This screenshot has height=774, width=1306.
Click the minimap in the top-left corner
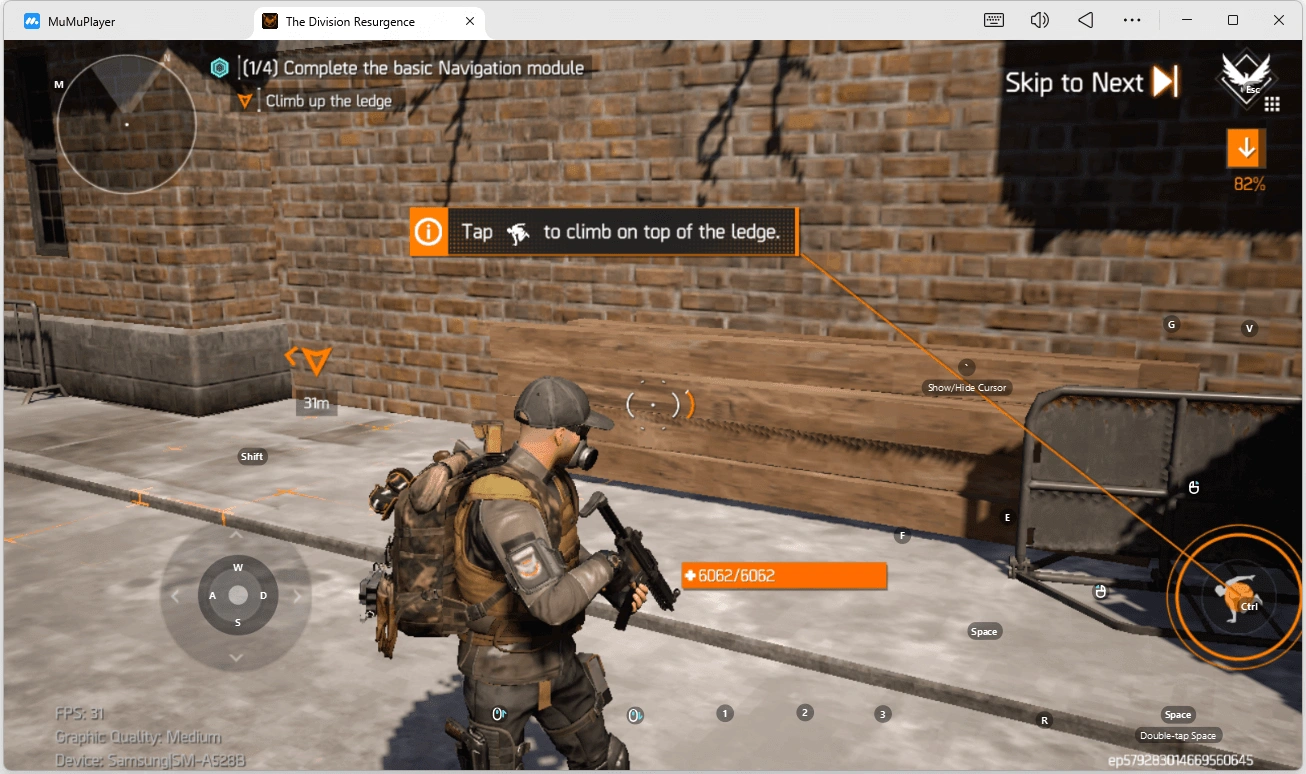click(125, 125)
